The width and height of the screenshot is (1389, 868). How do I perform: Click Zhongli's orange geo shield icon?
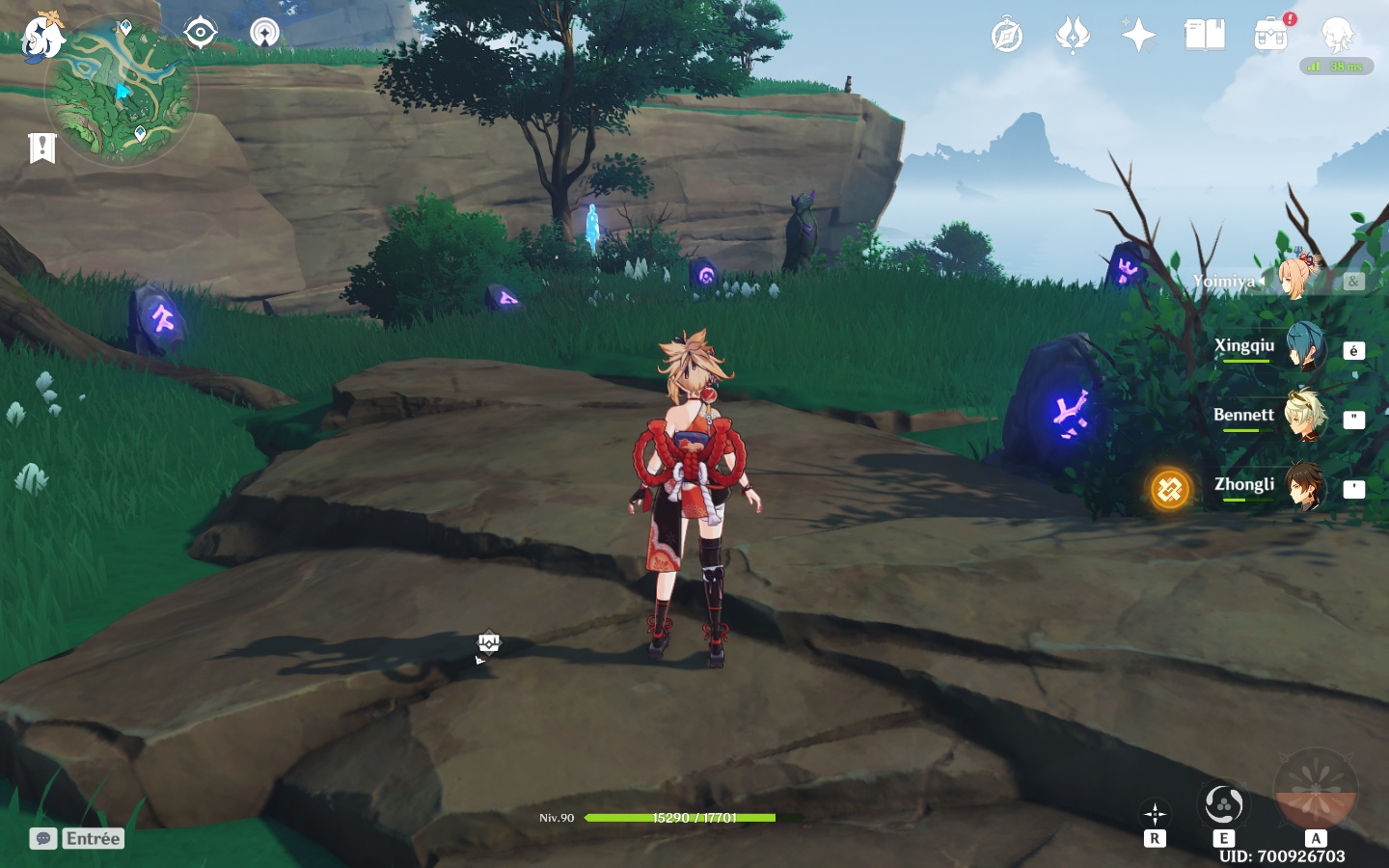click(x=1169, y=489)
